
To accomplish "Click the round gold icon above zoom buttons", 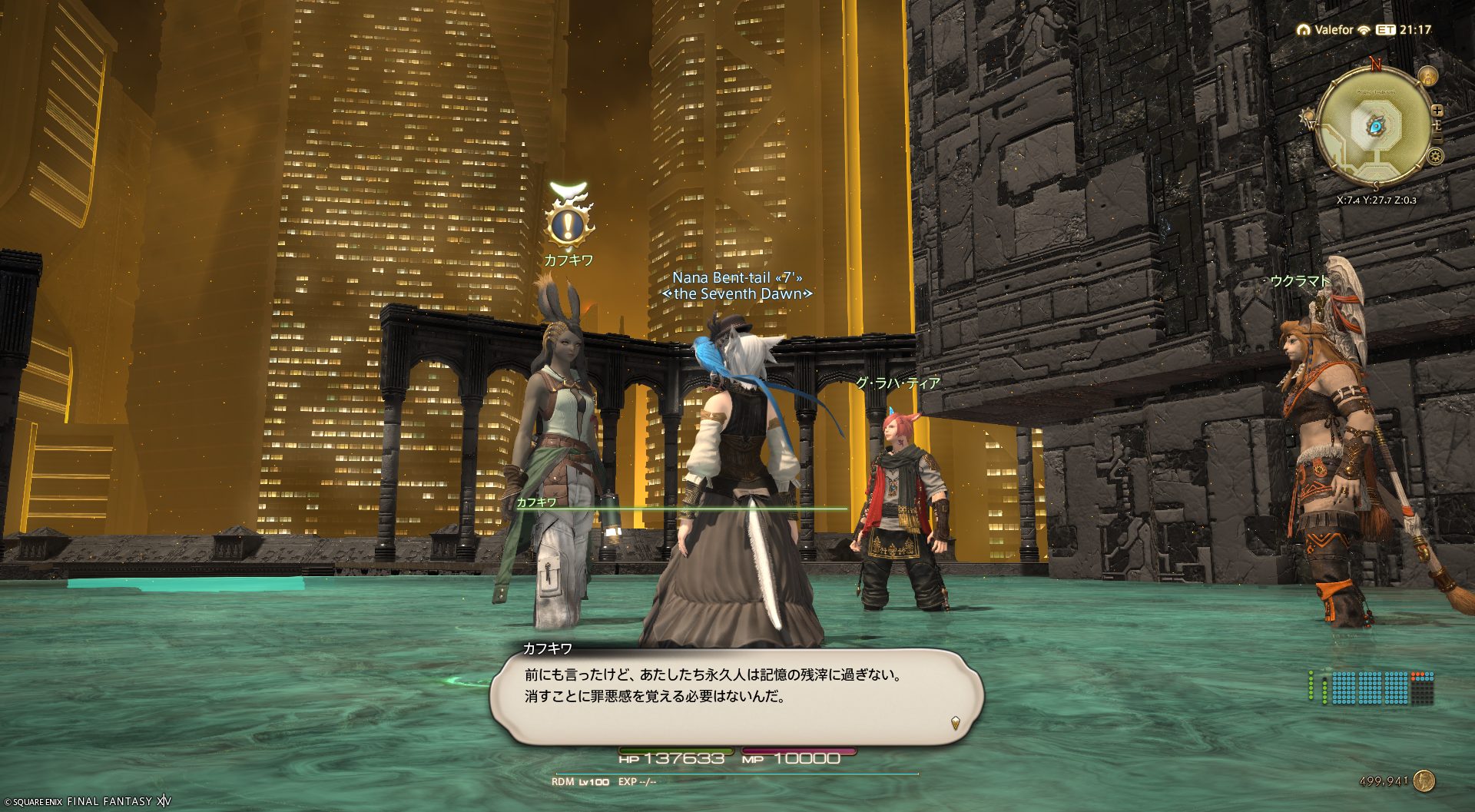I will point(1427,76).
